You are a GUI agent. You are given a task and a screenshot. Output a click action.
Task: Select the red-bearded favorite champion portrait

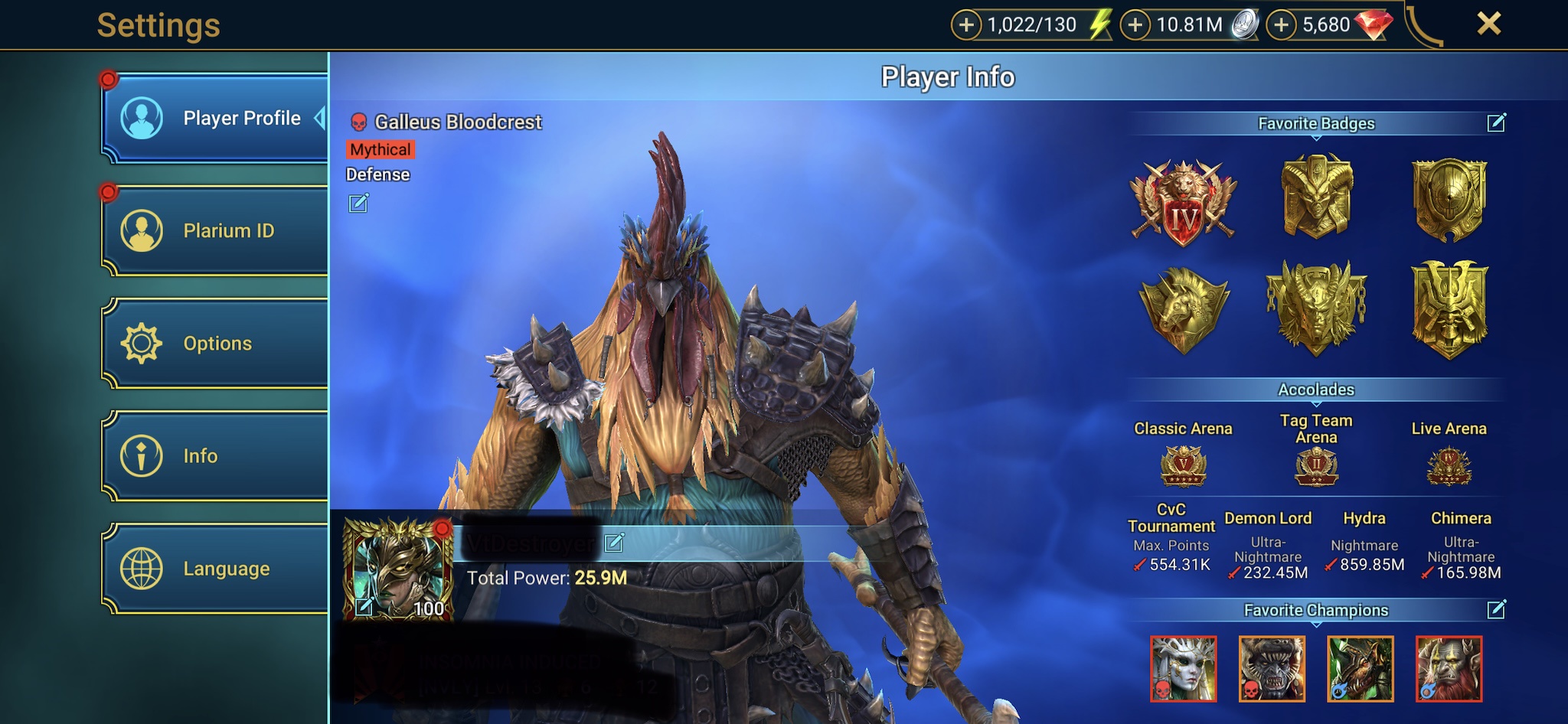1449,669
